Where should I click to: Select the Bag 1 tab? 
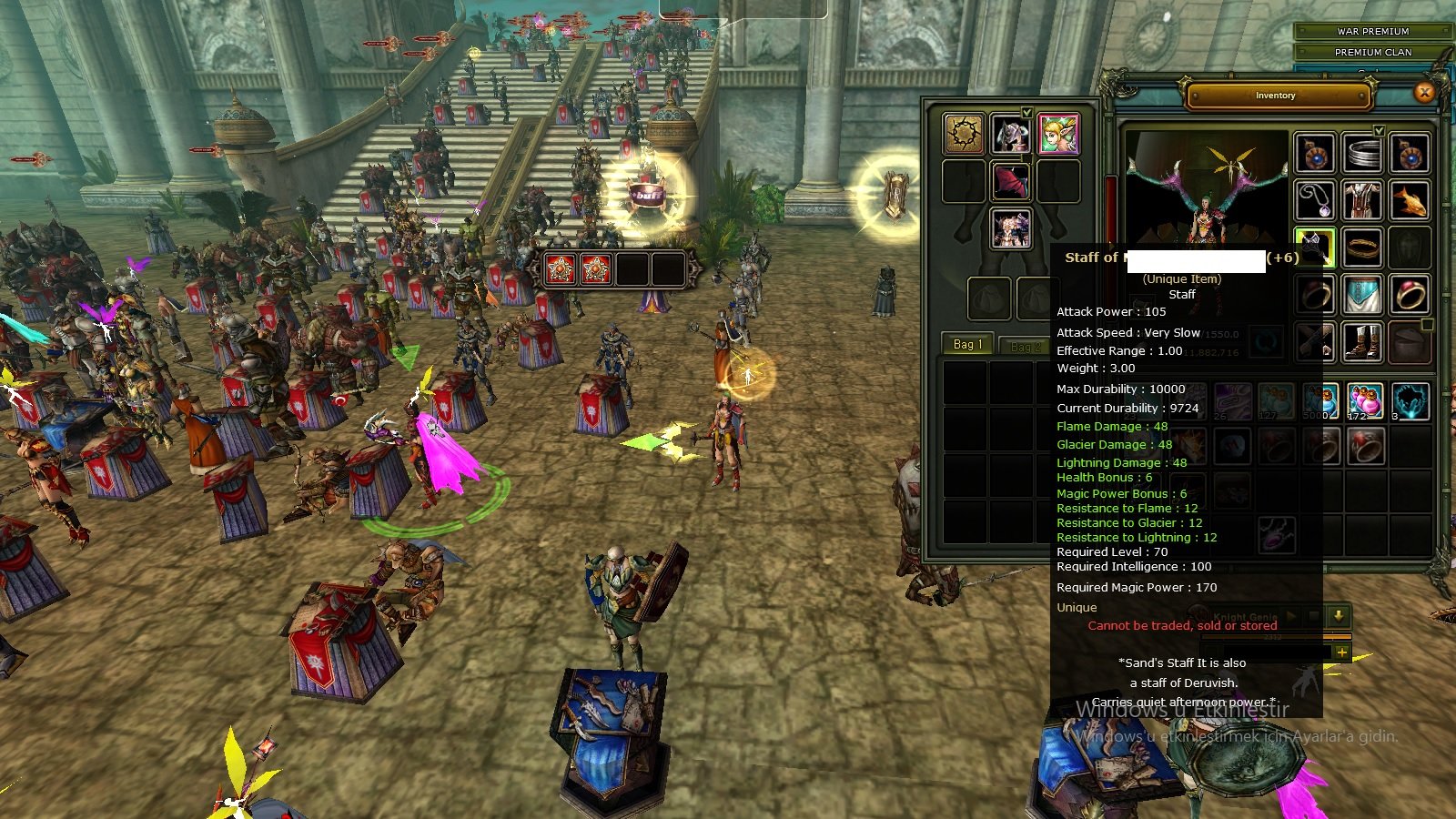(966, 345)
